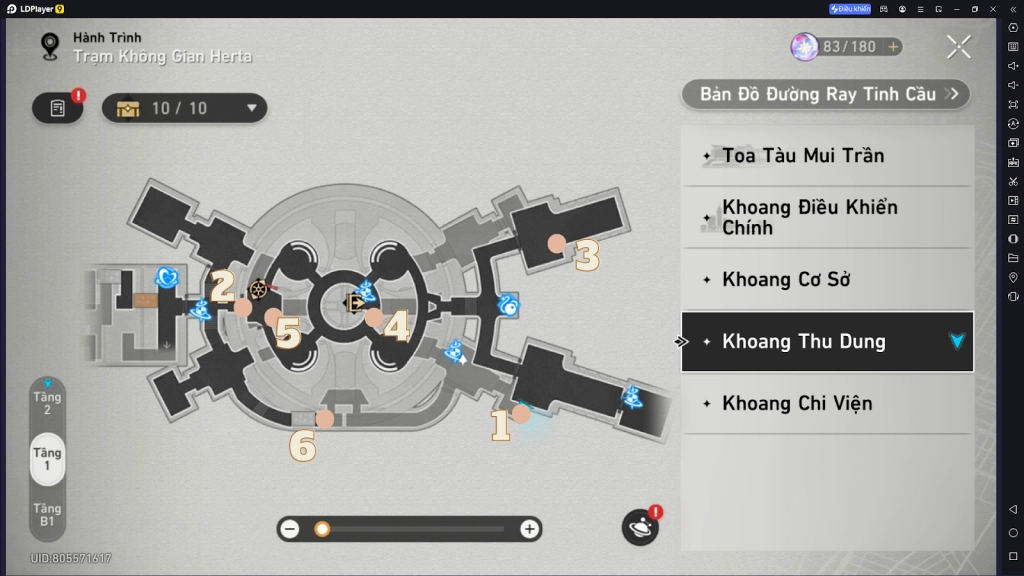Open Bản Đồ Đường Ray Tinh Cầu
The width and height of the screenshot is (1024, 576).
point(826,94)
